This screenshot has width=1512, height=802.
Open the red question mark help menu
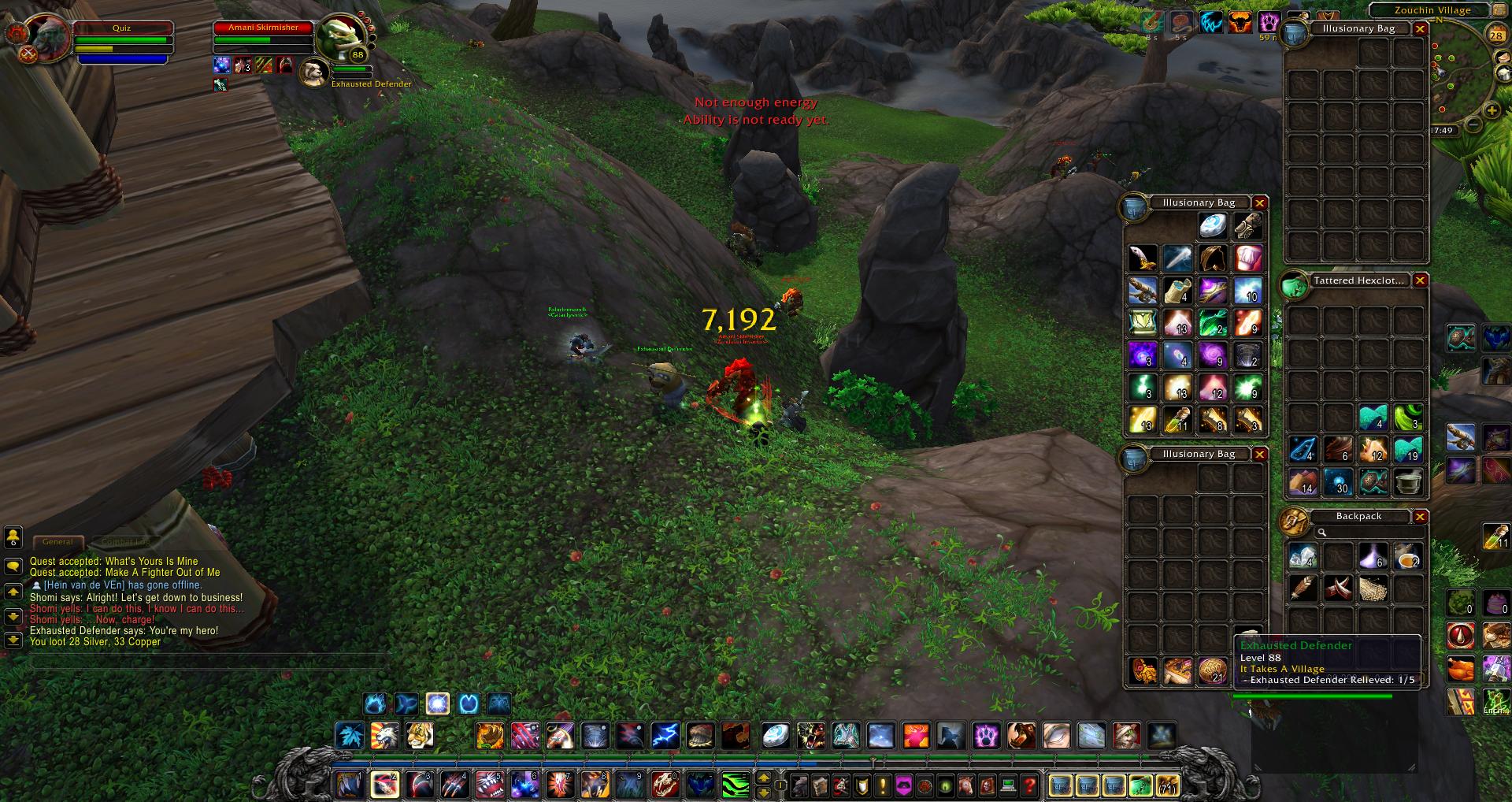pos(1029,785)
